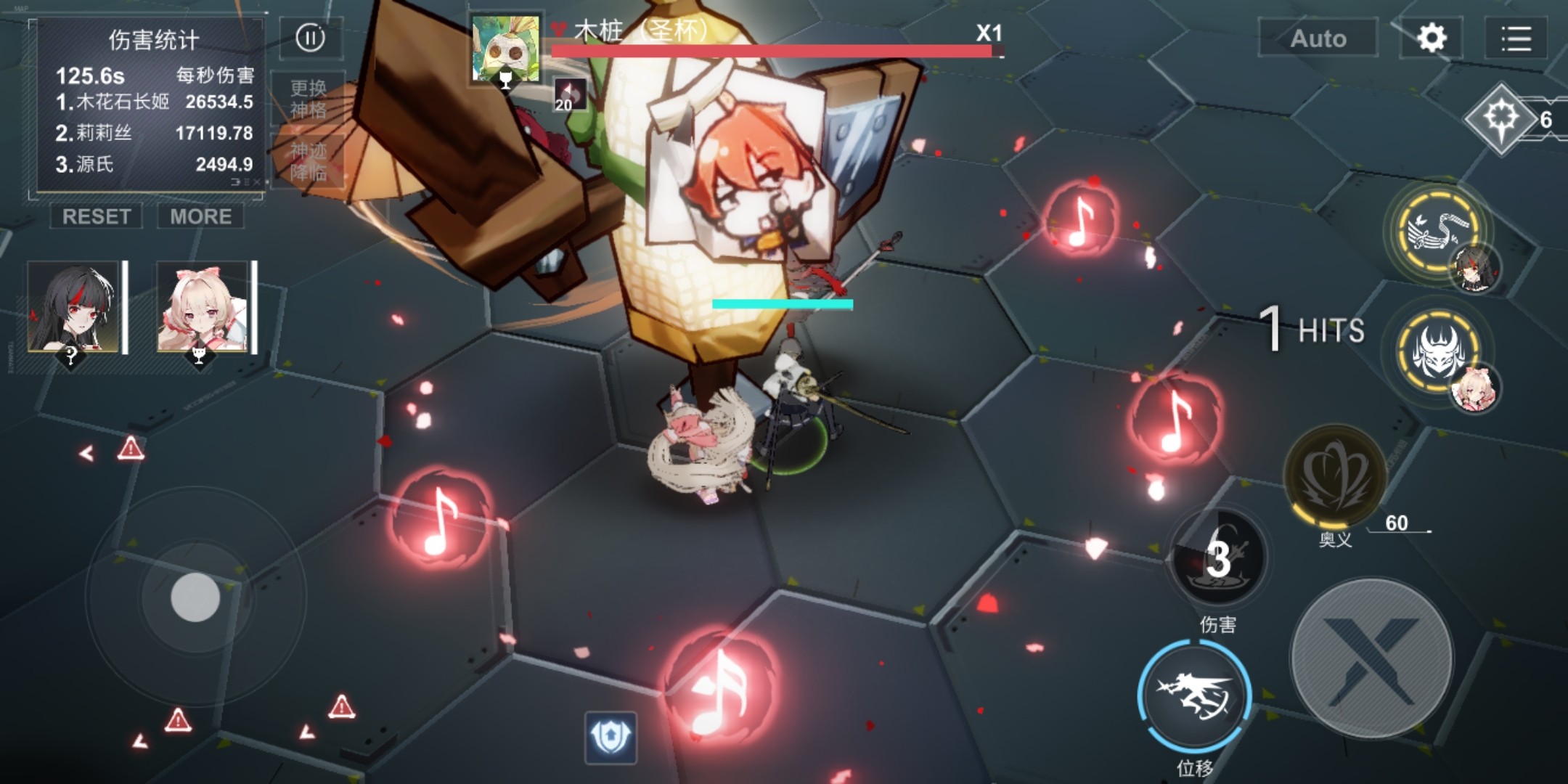Select the pink-haired character portrait

(x=203, y=307)
